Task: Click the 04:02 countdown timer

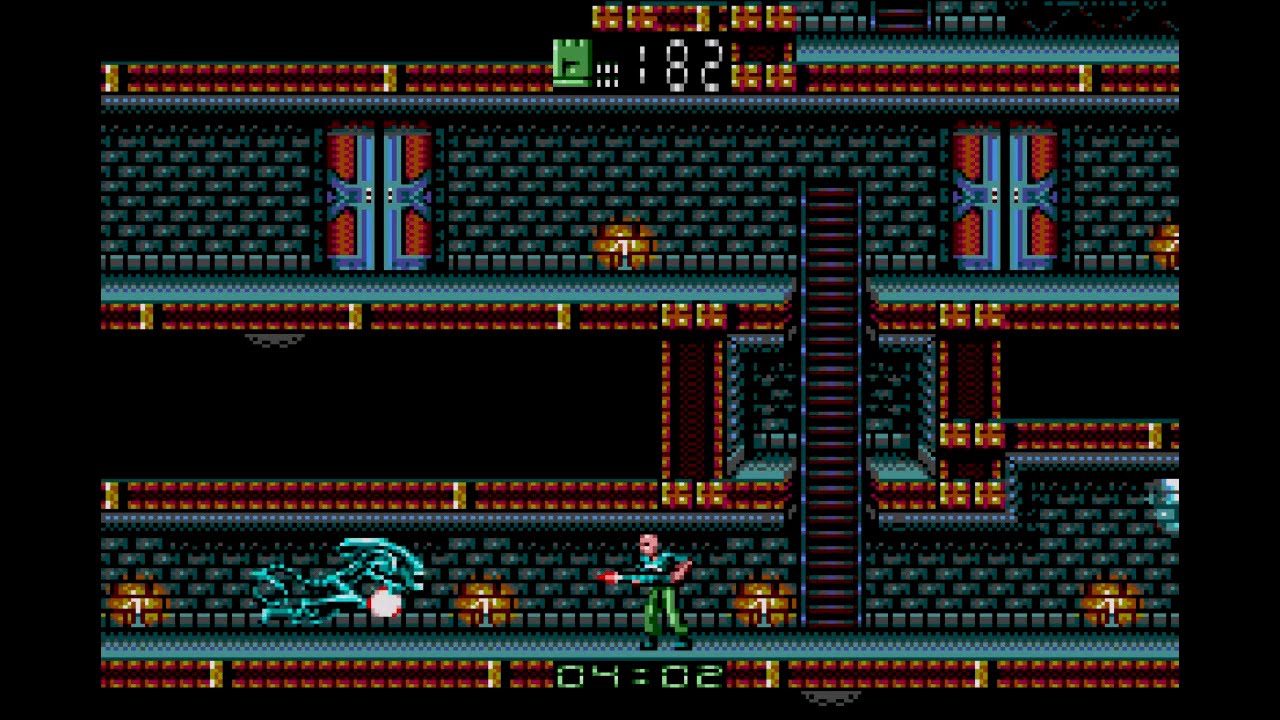Action: (x=640, y=677)
